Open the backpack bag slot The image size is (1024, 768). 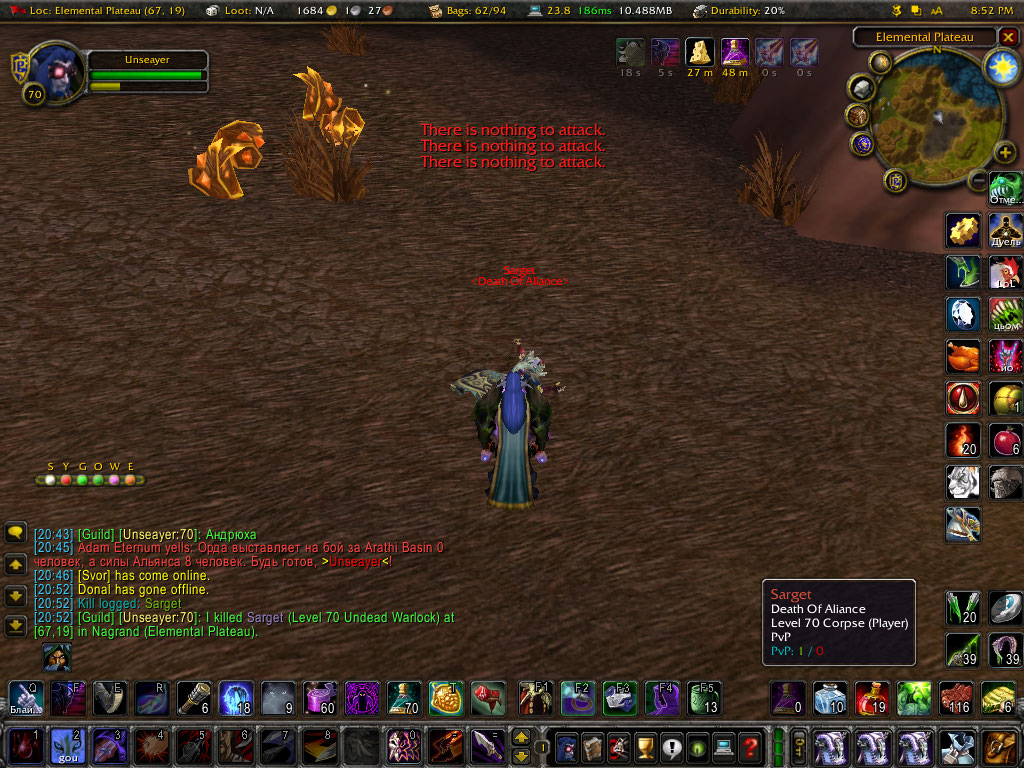click(x=999, y=746)
